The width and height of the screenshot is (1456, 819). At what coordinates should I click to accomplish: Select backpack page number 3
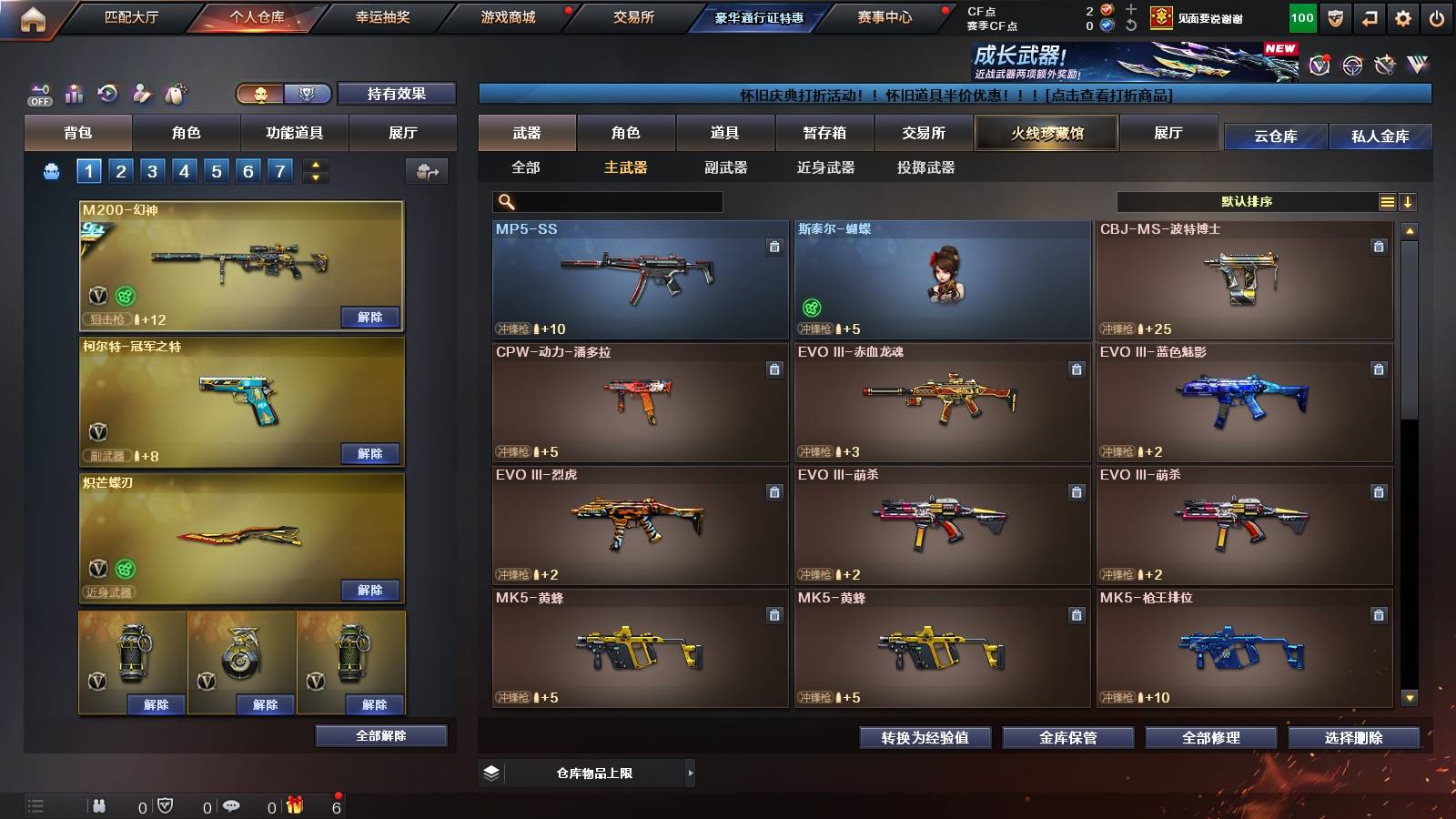coord(153,169)
